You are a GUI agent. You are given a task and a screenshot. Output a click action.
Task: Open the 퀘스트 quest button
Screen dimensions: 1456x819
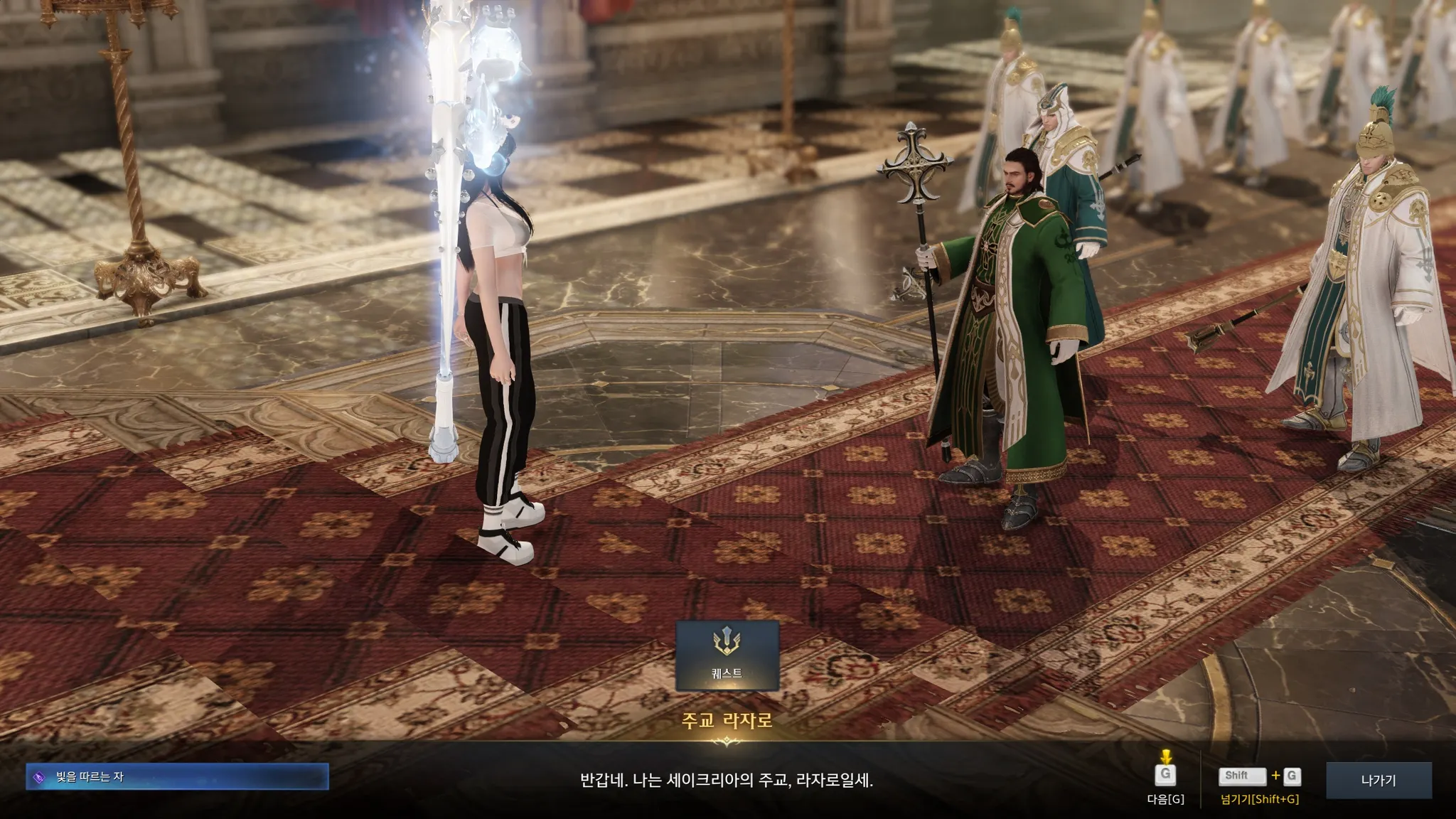pyautogui.click(x=727, y=655)
